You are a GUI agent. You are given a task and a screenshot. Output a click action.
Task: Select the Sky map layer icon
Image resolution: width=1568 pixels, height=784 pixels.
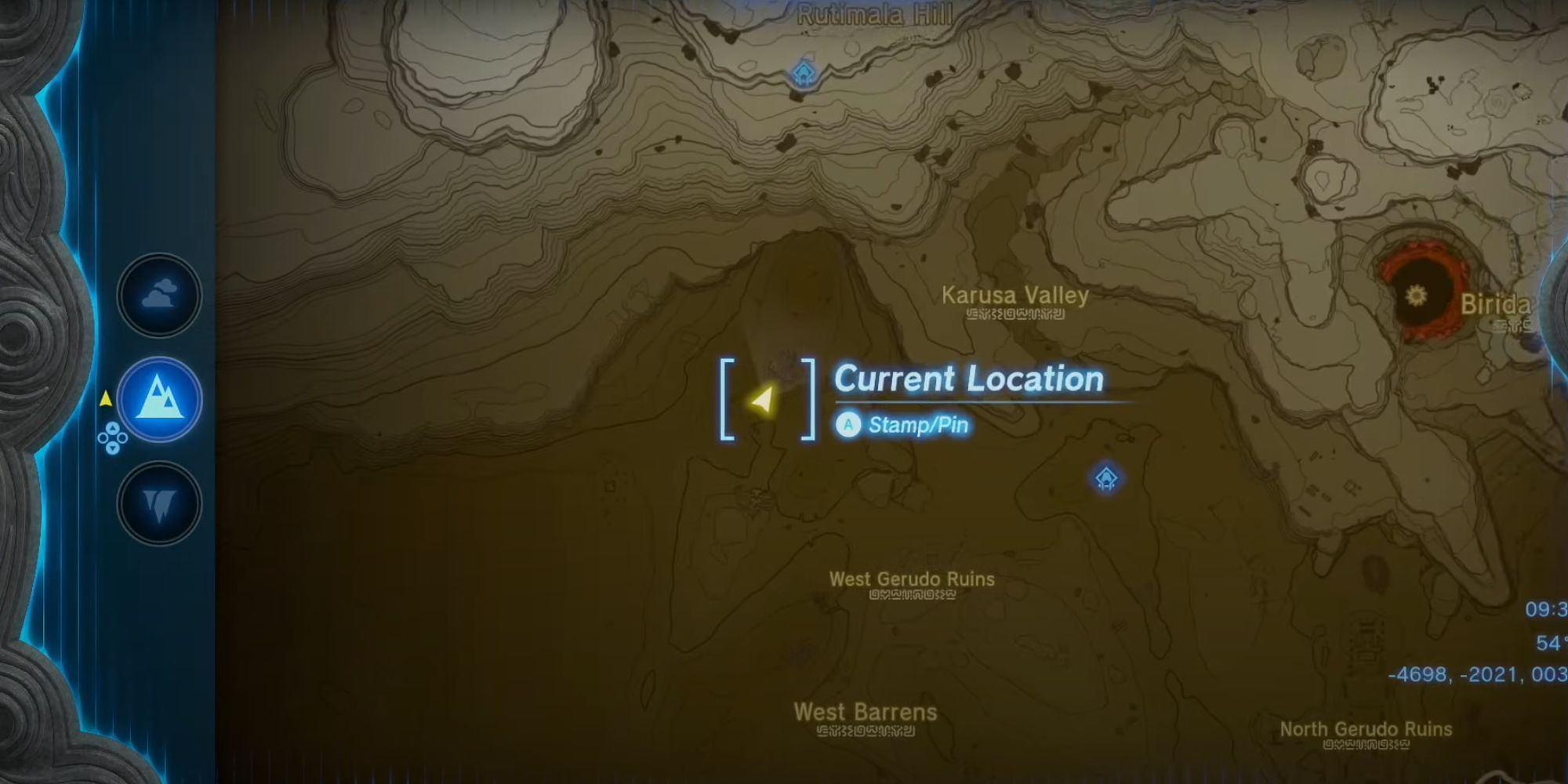[x=158, y=294]
